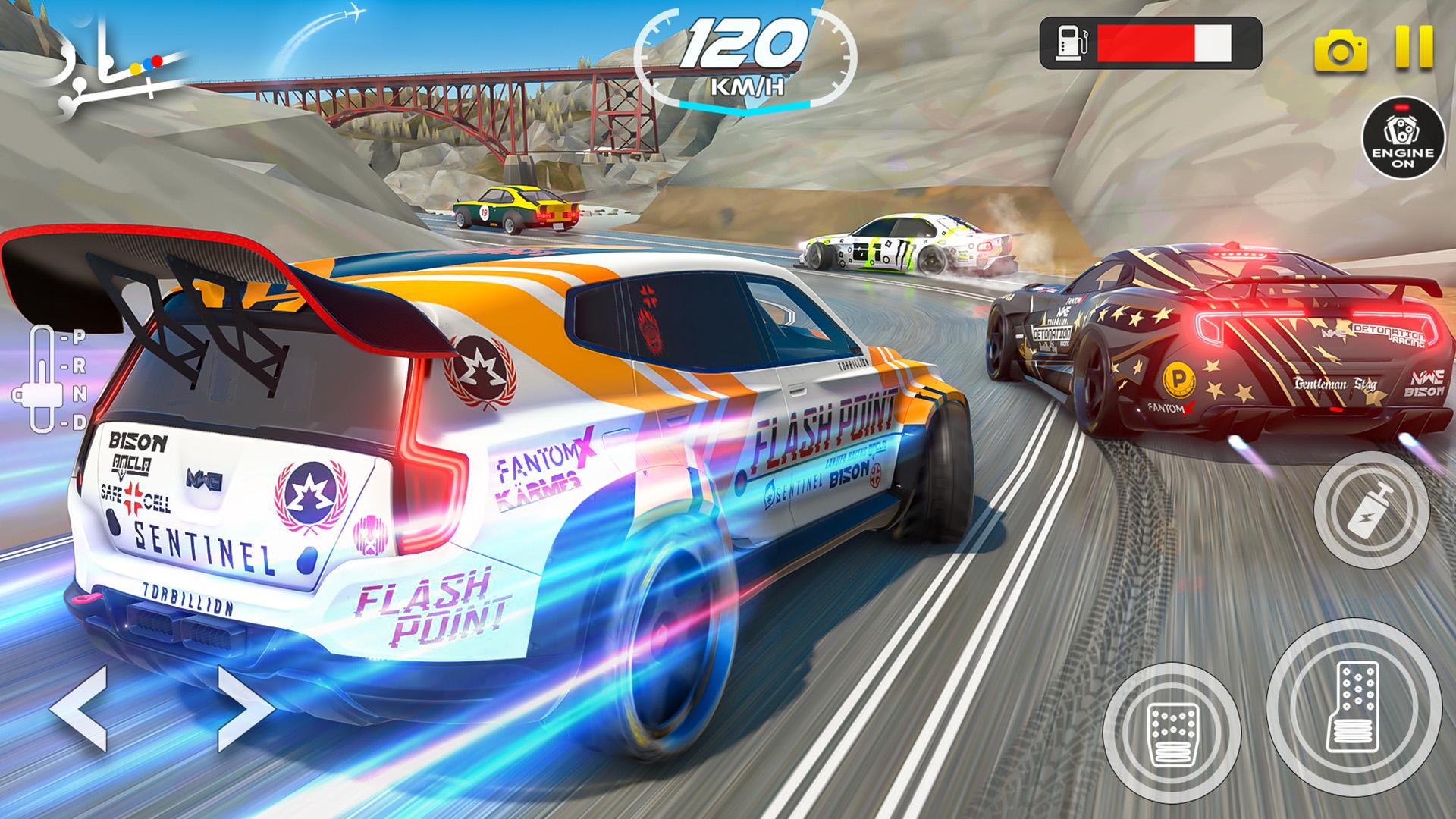Image resolution: width=1456 pixels, height=819 pixels.
Task: Switch the gearbox into Reverse
Action: tap(80, 367)
